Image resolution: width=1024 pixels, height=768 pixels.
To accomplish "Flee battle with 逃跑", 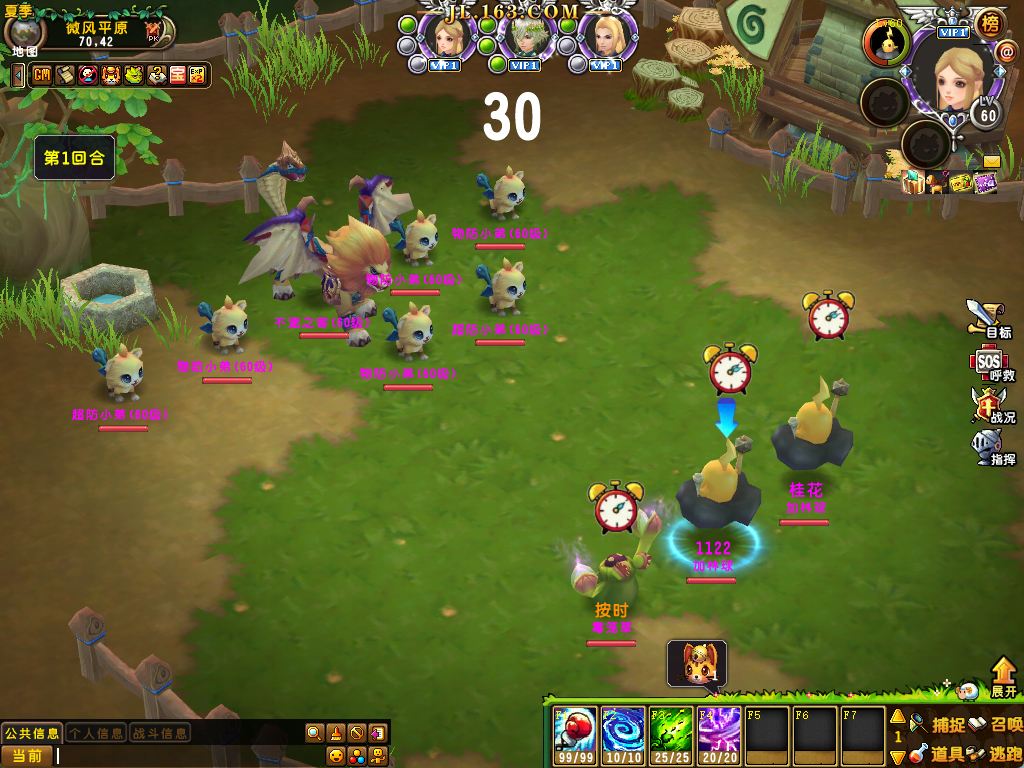I will [x=996, y=753].
